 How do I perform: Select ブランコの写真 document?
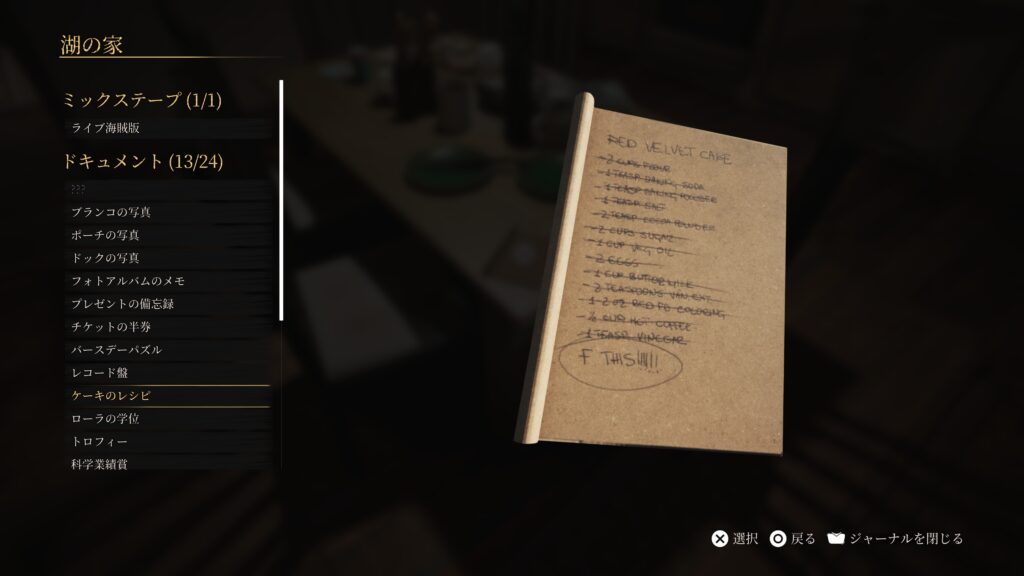click(x=110, y=212)
